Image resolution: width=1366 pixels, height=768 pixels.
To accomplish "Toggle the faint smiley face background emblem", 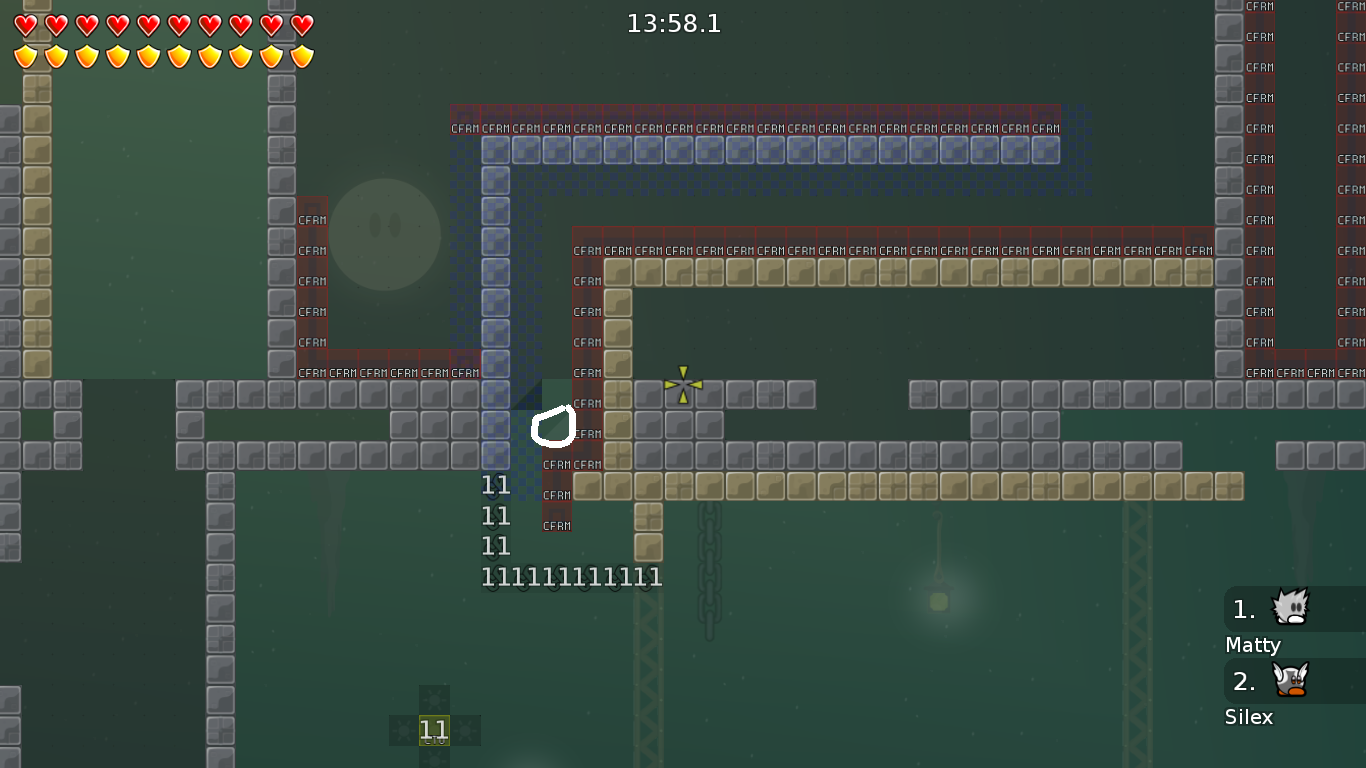I will click(385, 233).
